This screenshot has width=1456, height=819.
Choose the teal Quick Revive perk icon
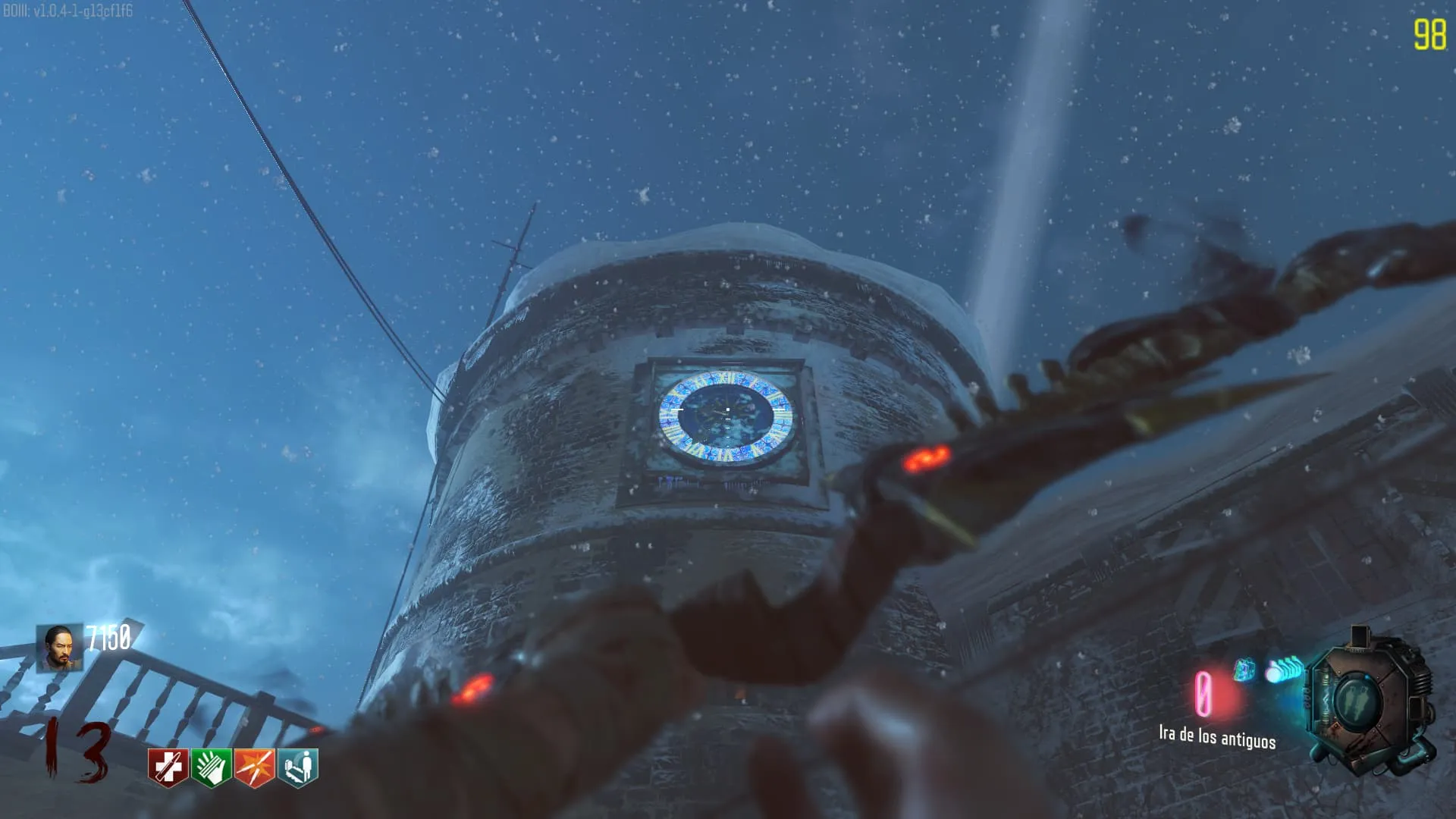298,767
